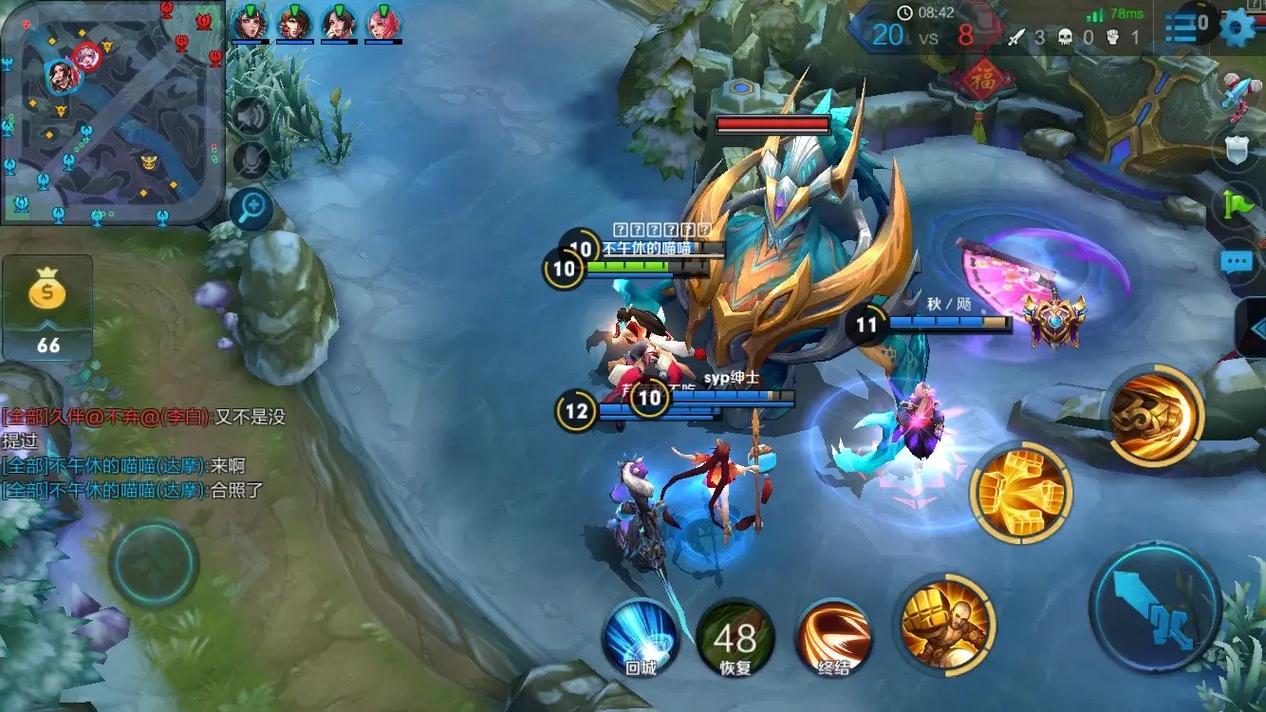Screen dimensions: 1266x712
Task: Open the gold shop showing 66
Action: tap(47, 307)
